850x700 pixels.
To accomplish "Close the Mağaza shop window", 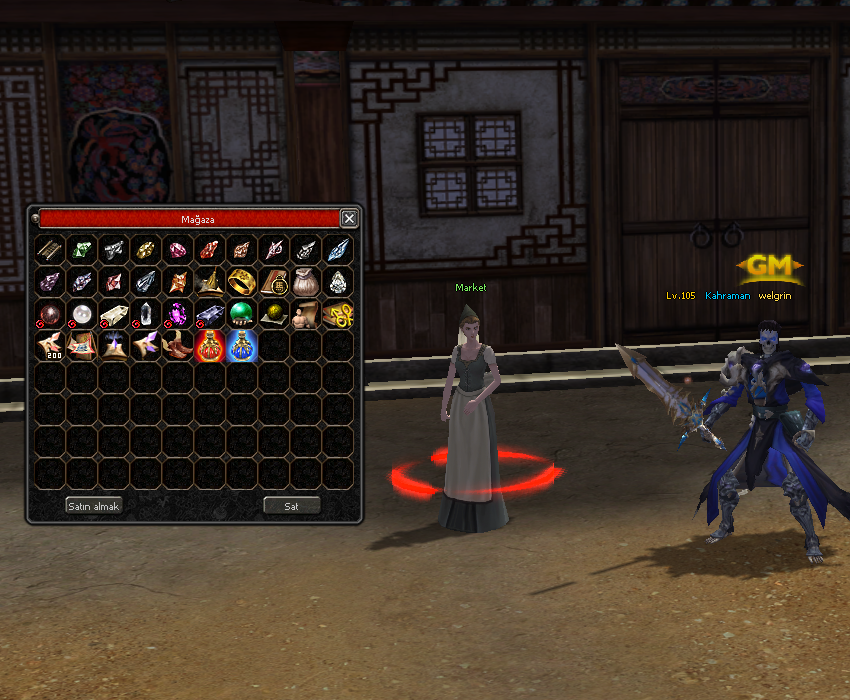I will [348, 218].
